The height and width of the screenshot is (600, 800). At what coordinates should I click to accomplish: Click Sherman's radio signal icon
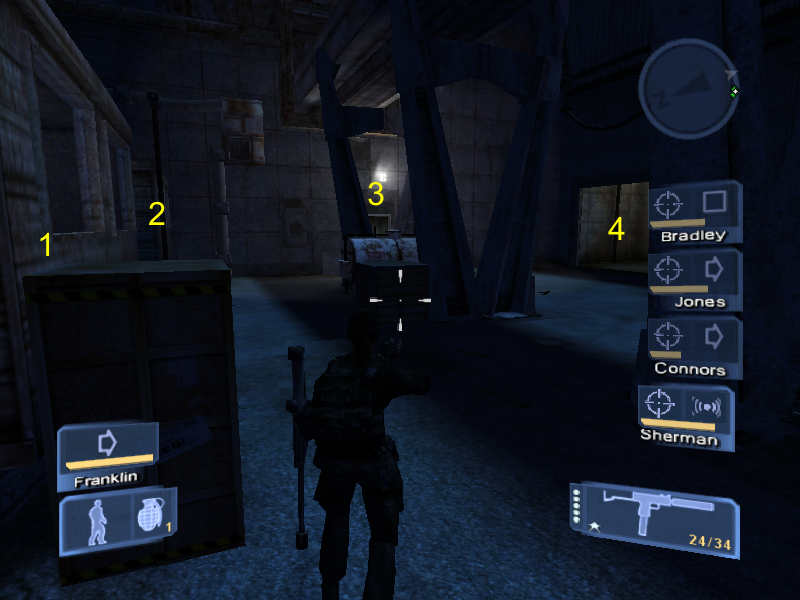(x=708, y=406)
